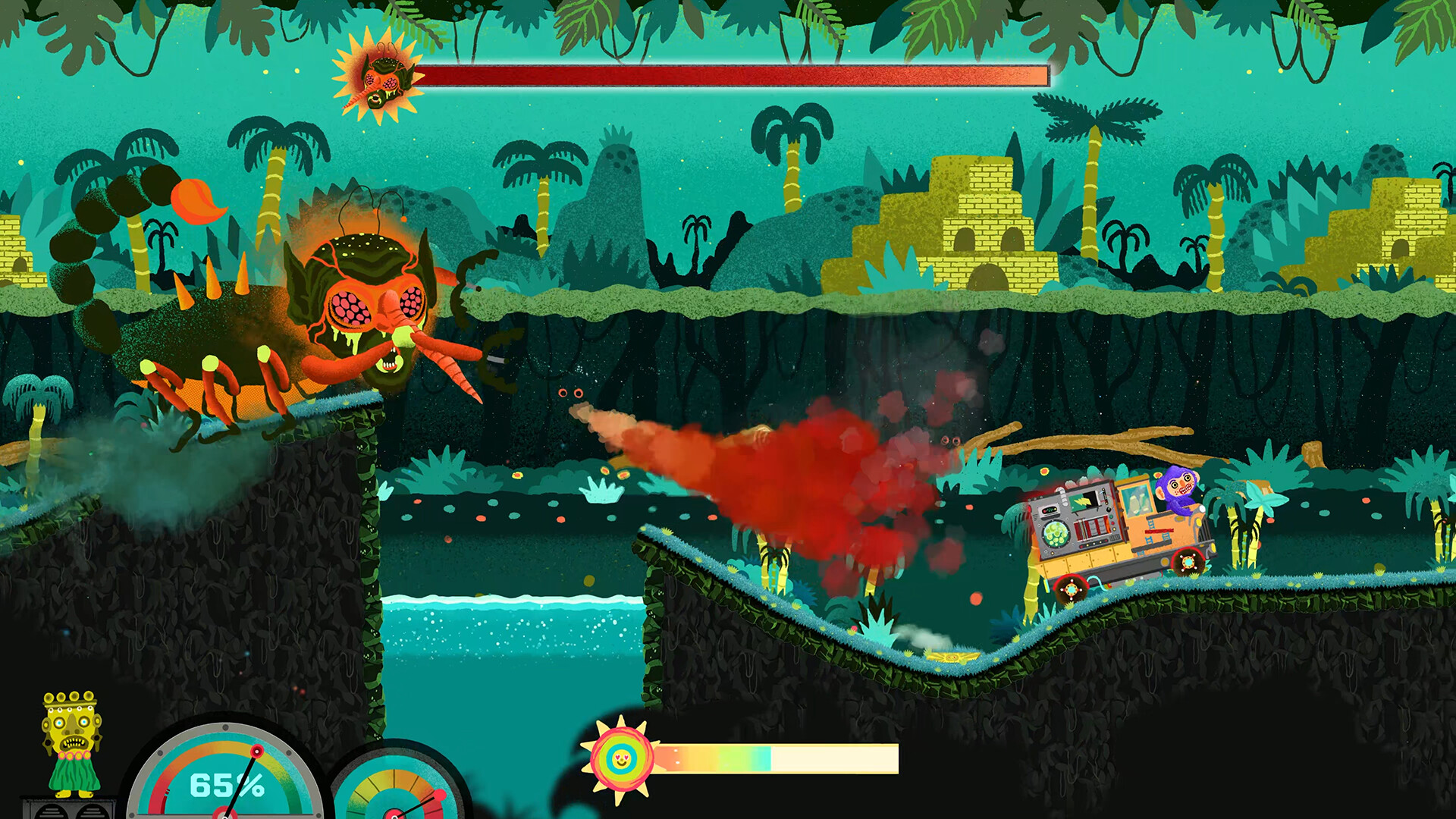The image size is (1456, 819).
Task: Click the pair of red eyes in the dark cave
Action: click(x=571, y=393)
